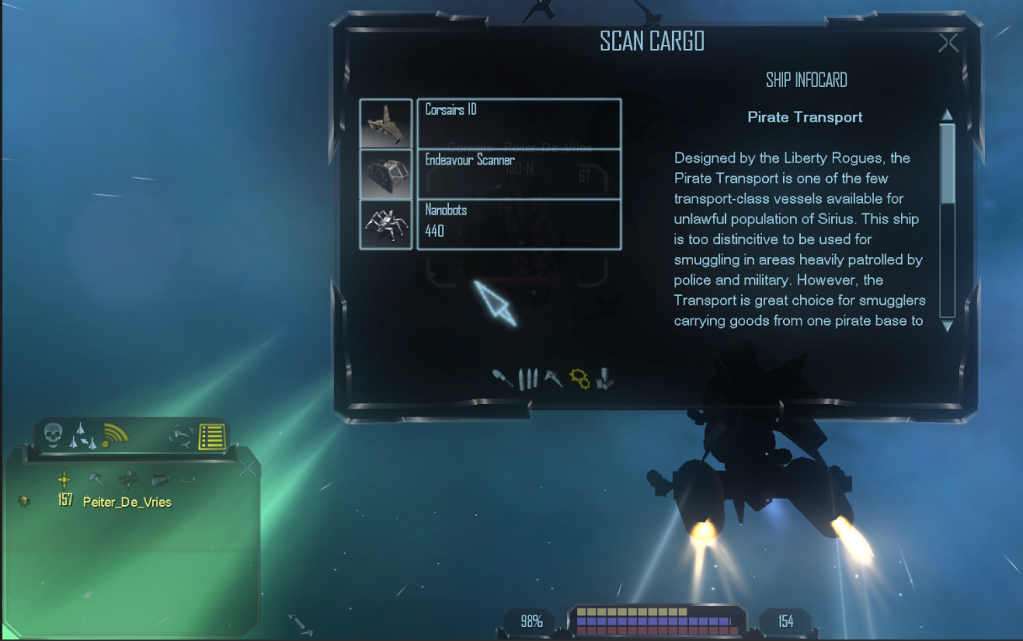The width and height of the screenshot is (1023, 641).
Task: Select the Nanobots cargo row
Action: (520, 224)
